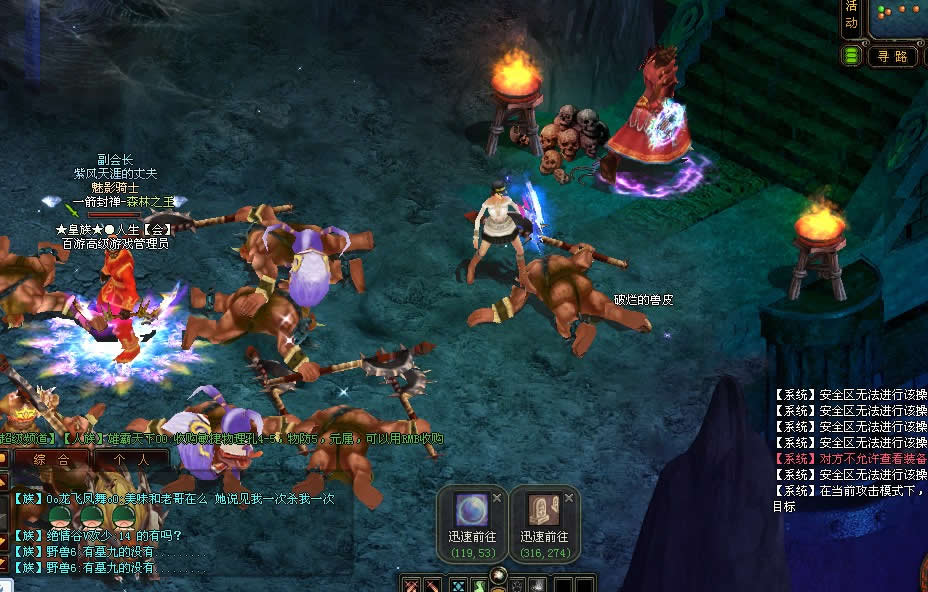Close the tombstone 迅速前往 card
Screen dimensions: 928x592
coord(569,497)
